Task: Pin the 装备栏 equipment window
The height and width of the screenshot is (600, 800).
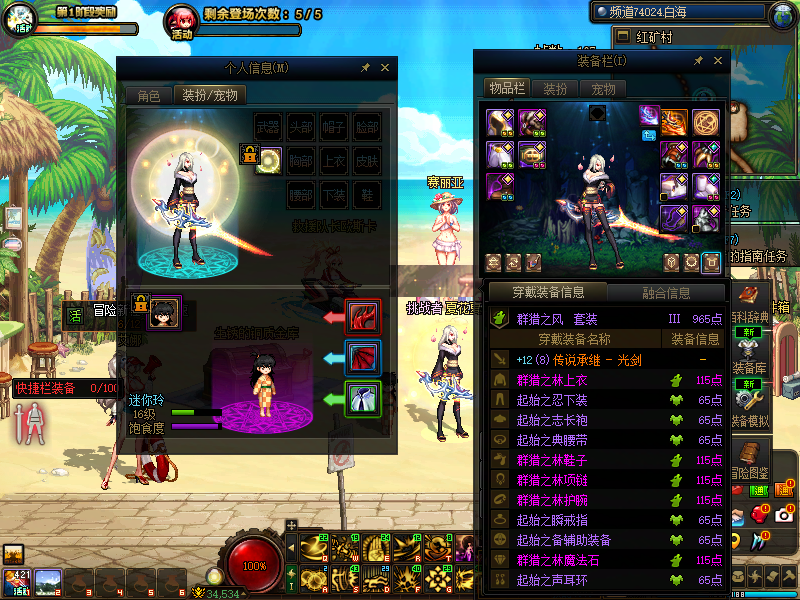Action: (698, 62)
